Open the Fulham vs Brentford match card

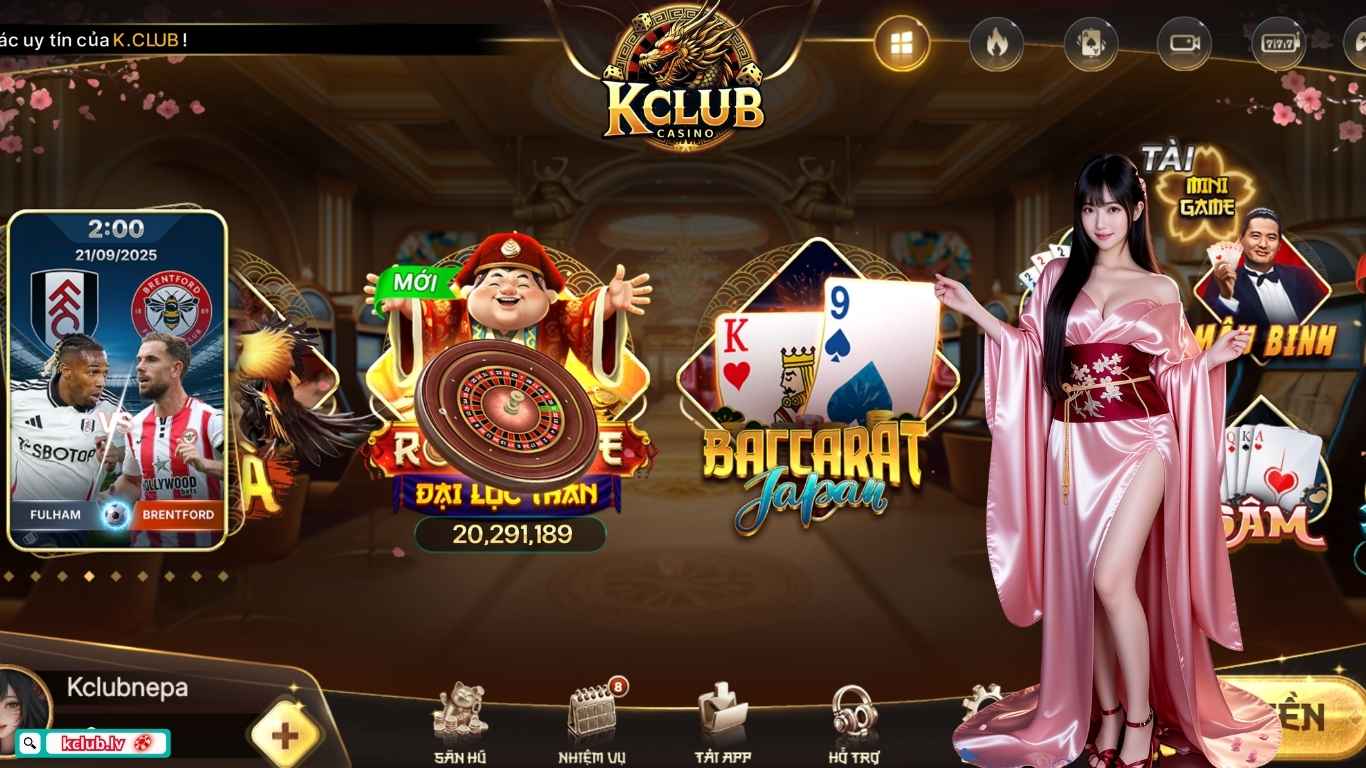coord(118,380)
